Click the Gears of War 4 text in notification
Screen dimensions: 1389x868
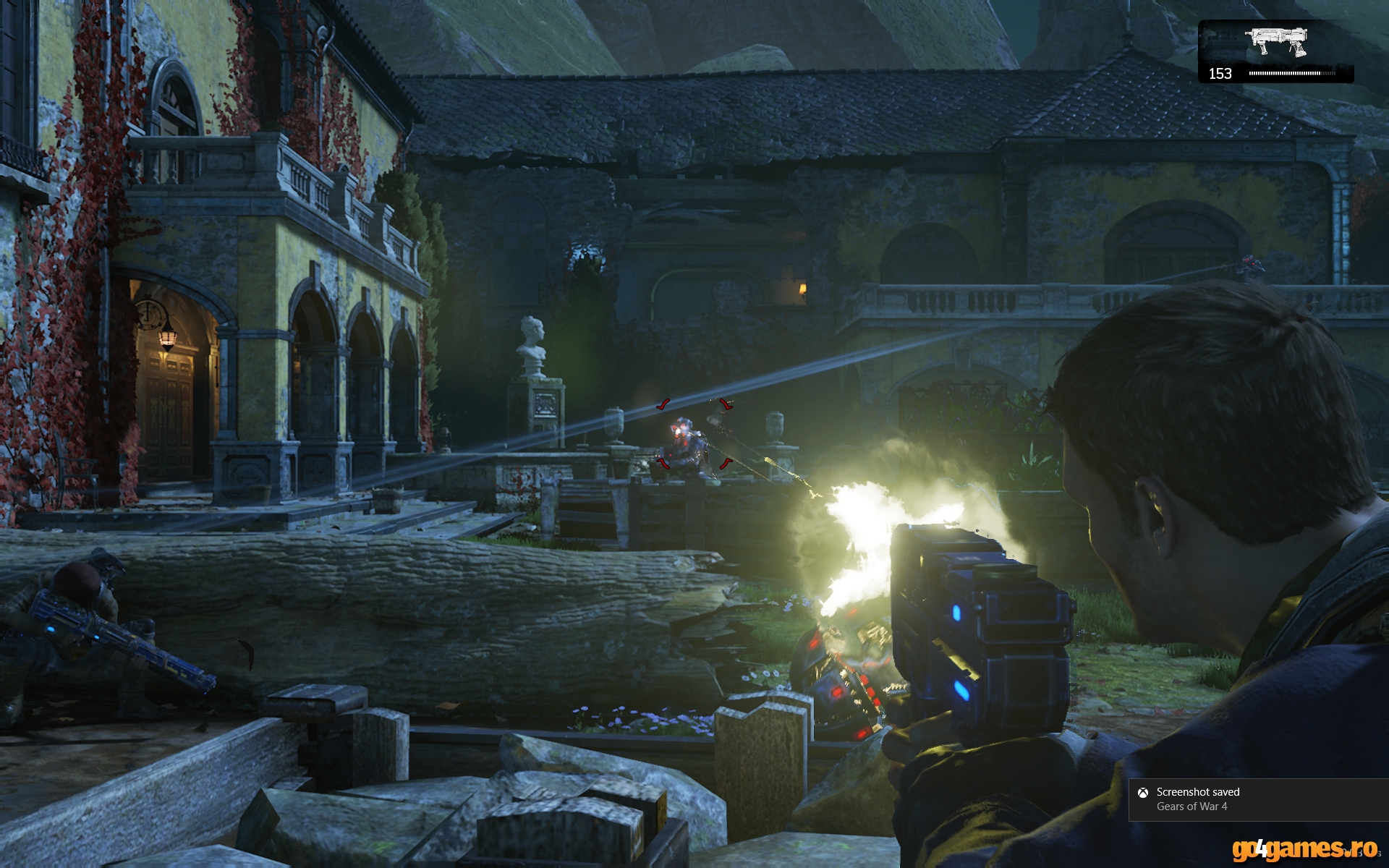[x=1192, y=806]
